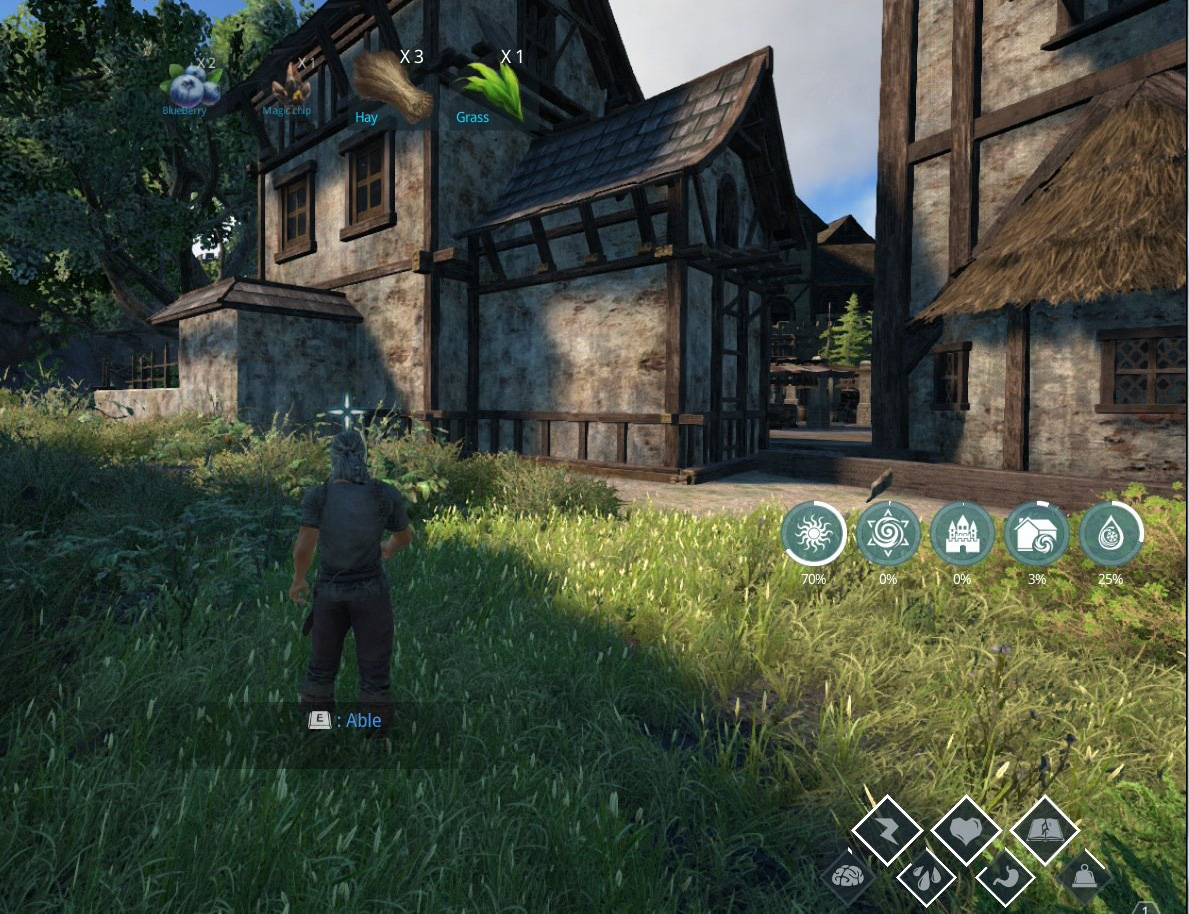Open the book diamond icon
1189x914 pixels.
pyautogui.click(x=1044, y=830)
